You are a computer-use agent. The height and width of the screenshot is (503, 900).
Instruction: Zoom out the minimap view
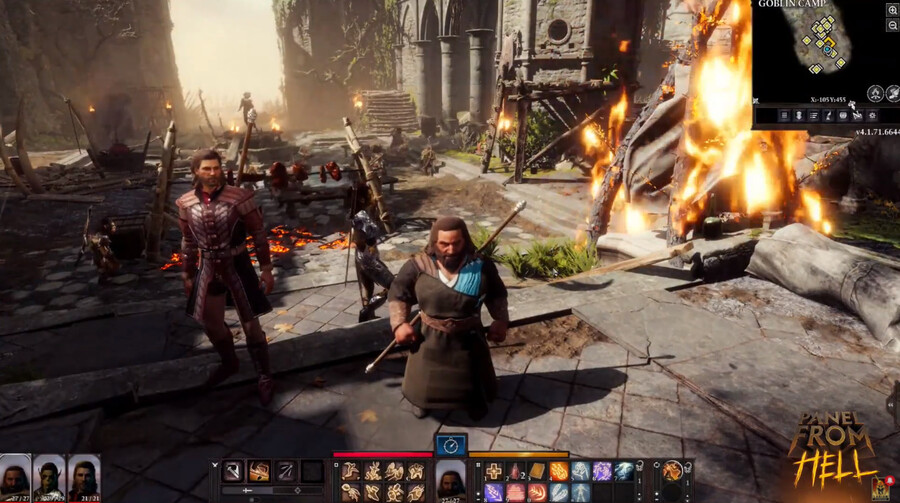click(892, 24)
